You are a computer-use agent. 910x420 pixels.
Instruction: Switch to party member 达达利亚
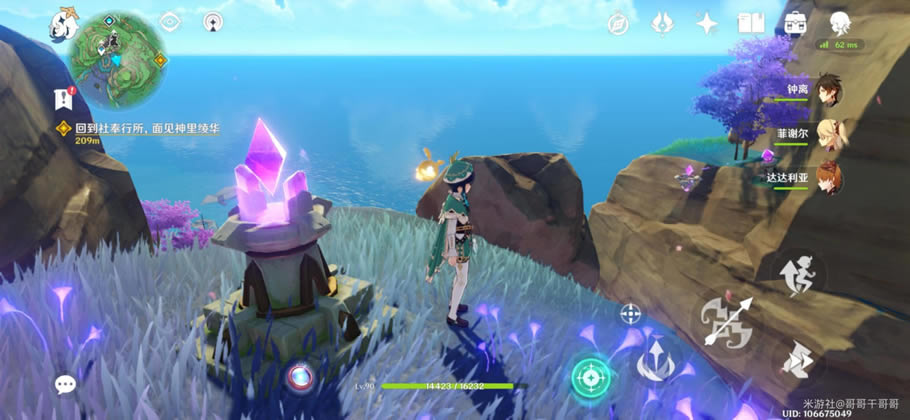[x=826, y=178]
